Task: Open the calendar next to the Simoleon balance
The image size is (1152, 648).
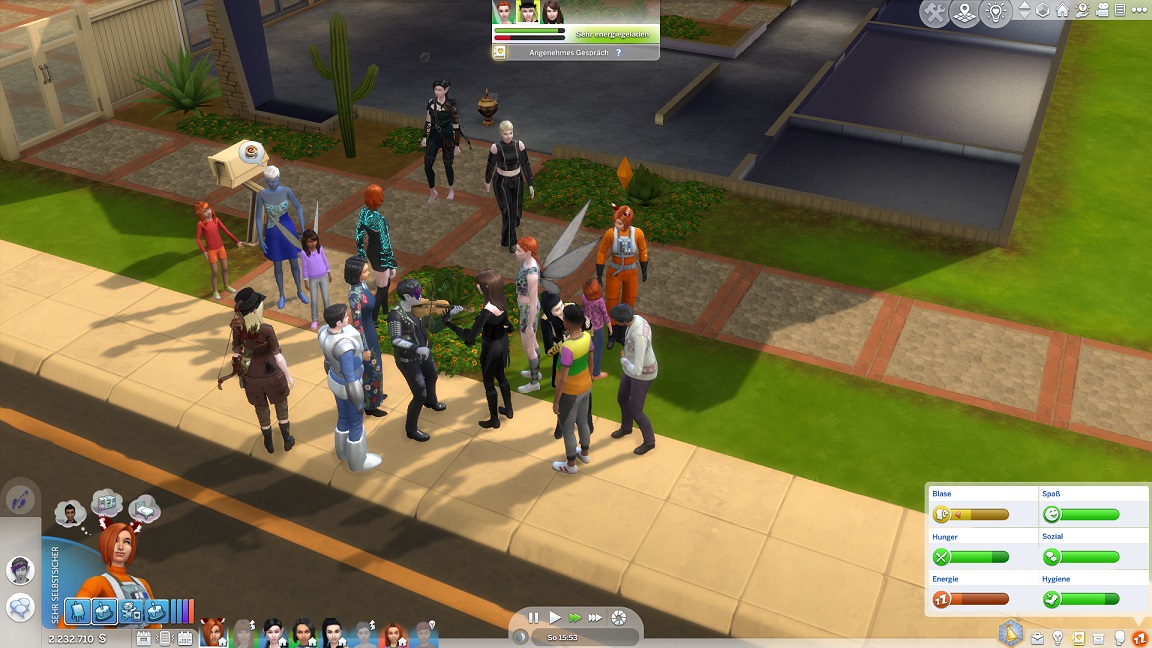Action: 143,637
